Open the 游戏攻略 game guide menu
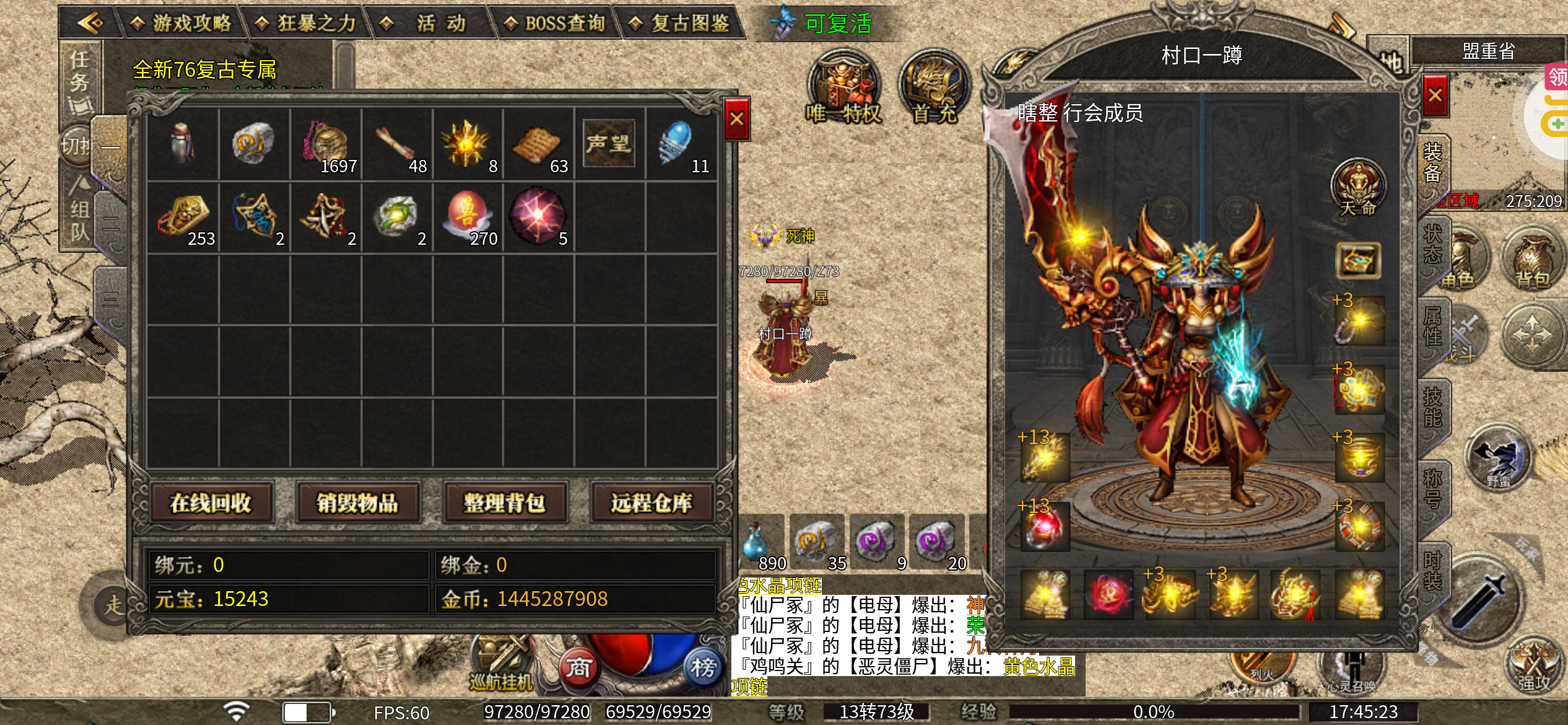This screenshot has width=1568, height=725. coord(183,24)
